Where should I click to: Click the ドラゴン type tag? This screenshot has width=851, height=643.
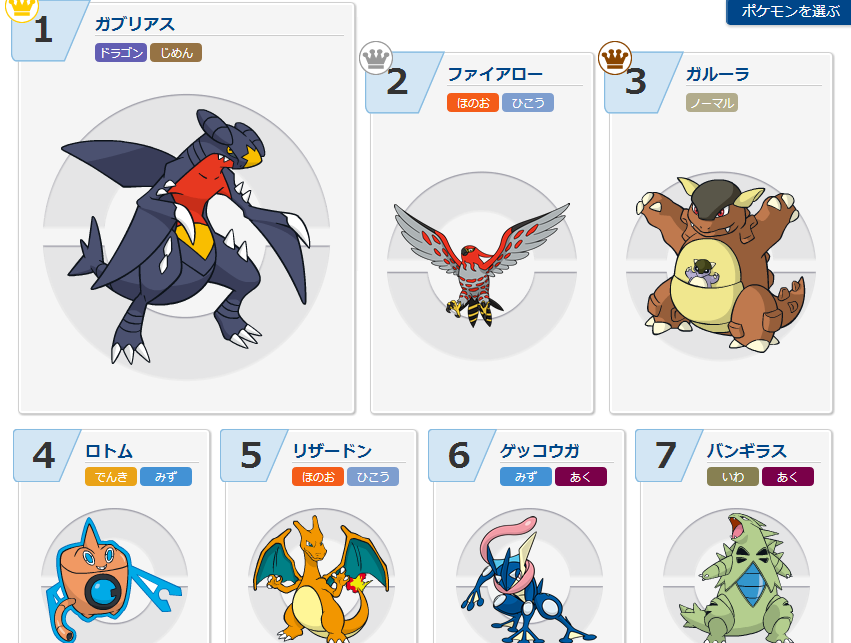[x=121, y=53]
